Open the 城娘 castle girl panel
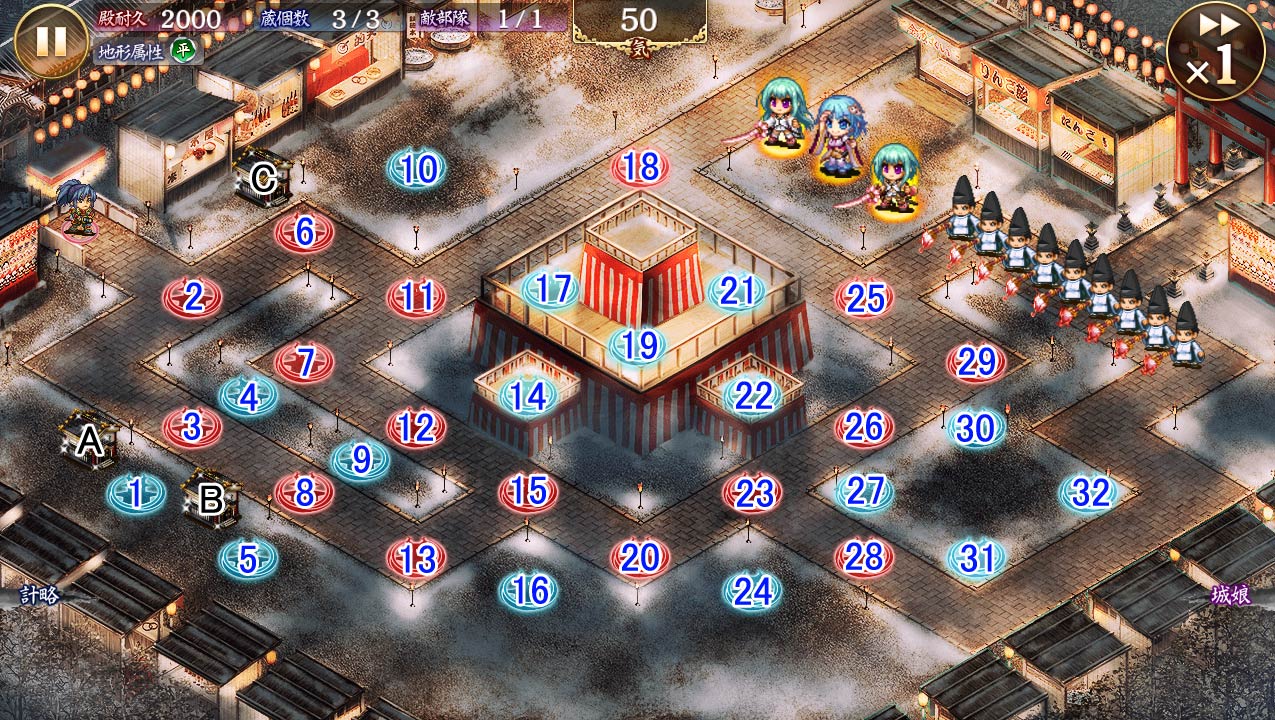Screen dimensions: 1275x720 pos(1230,595)
